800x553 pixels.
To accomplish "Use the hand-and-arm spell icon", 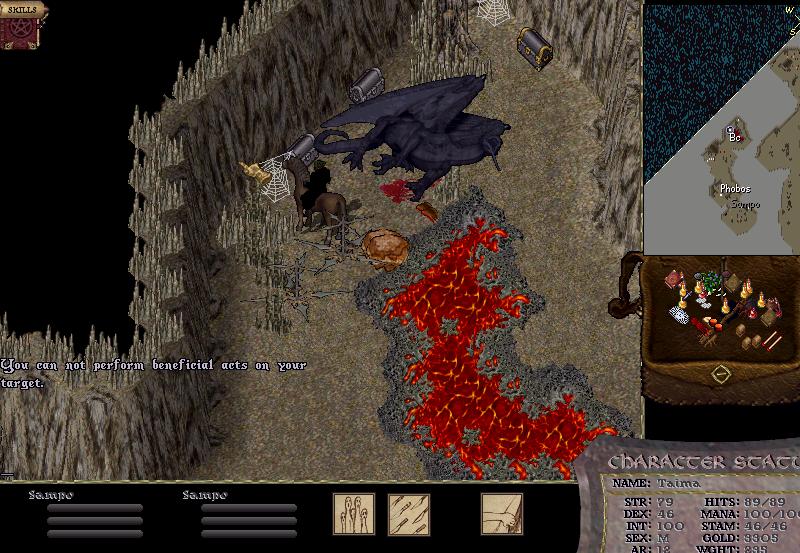I will [x=501, y=513].
